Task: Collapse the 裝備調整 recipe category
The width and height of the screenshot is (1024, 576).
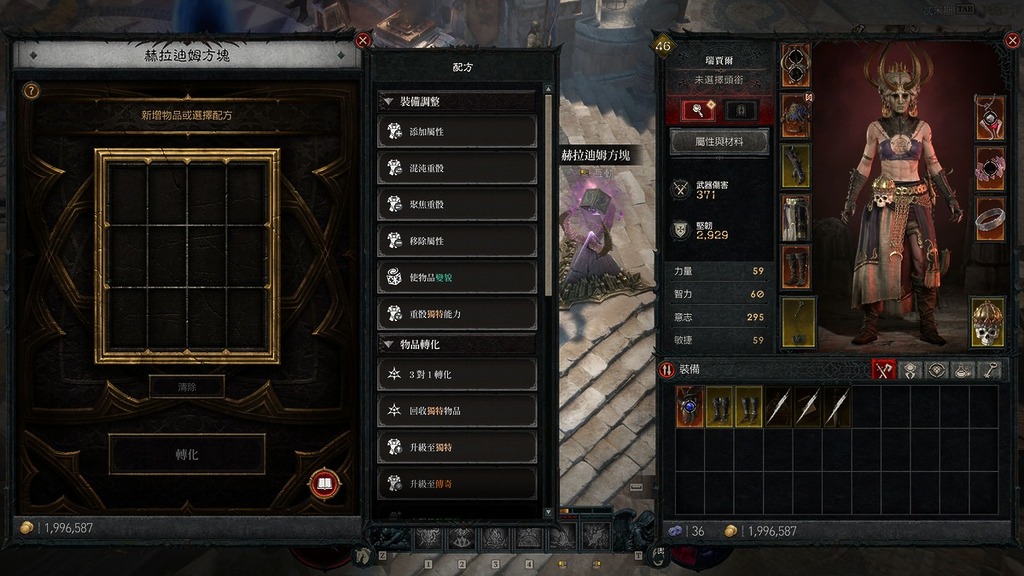Action: pos(387,102)
